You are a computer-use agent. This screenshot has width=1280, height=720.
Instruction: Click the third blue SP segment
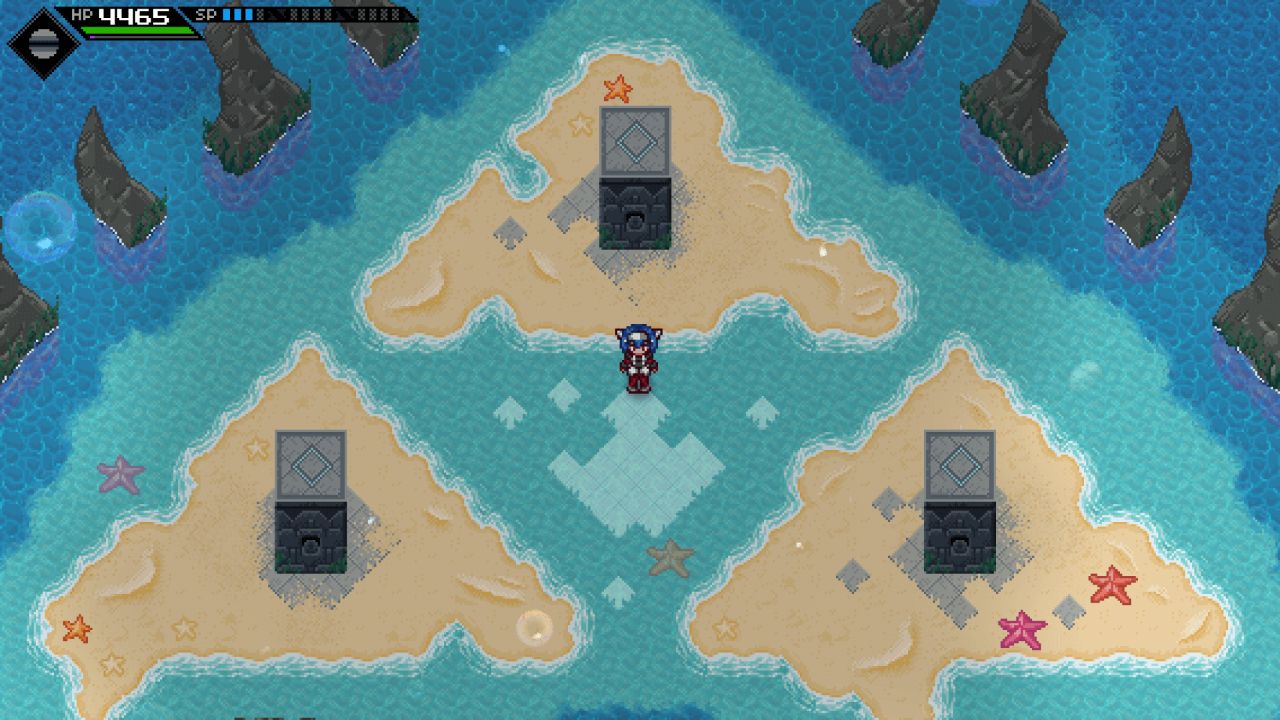(250, 14)
